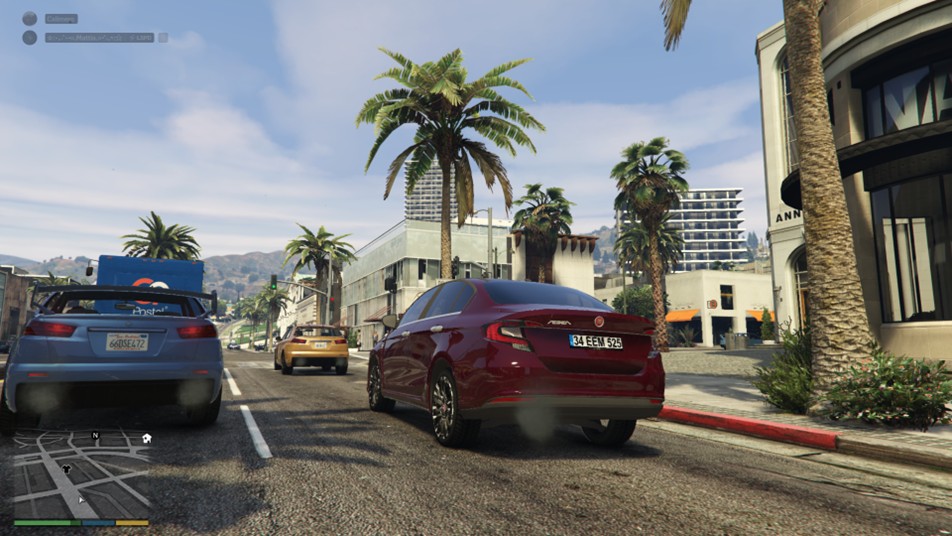The height and width of the screenshot is (536, 952).
Task: Click the second round avatar in overlay
Action: 29,37
